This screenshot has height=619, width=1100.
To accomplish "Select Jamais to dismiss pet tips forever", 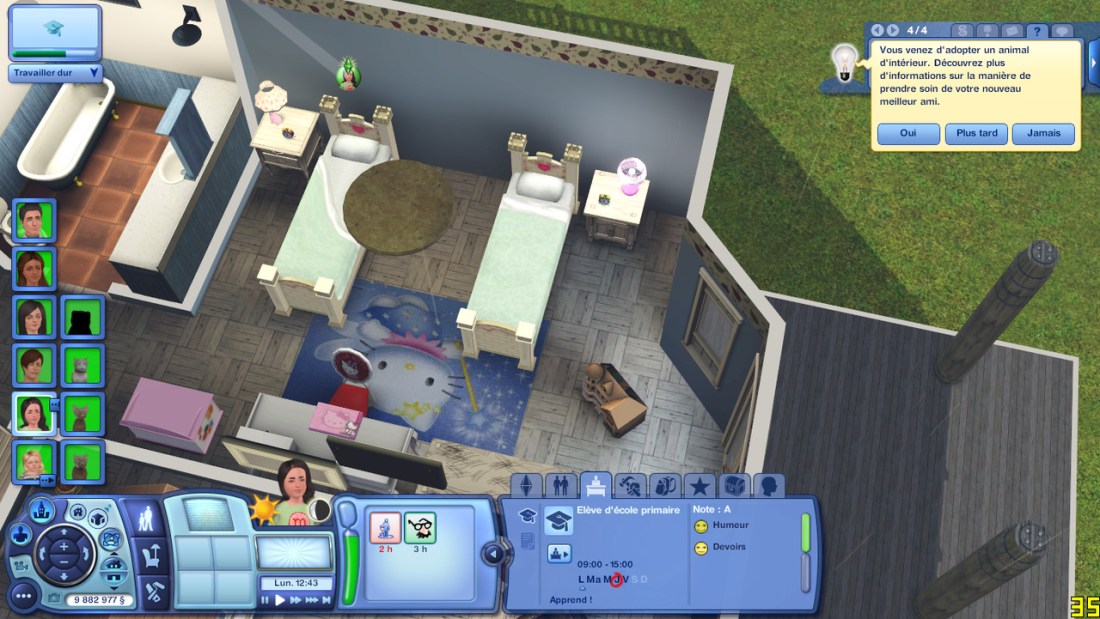I will click(1043, 134).
